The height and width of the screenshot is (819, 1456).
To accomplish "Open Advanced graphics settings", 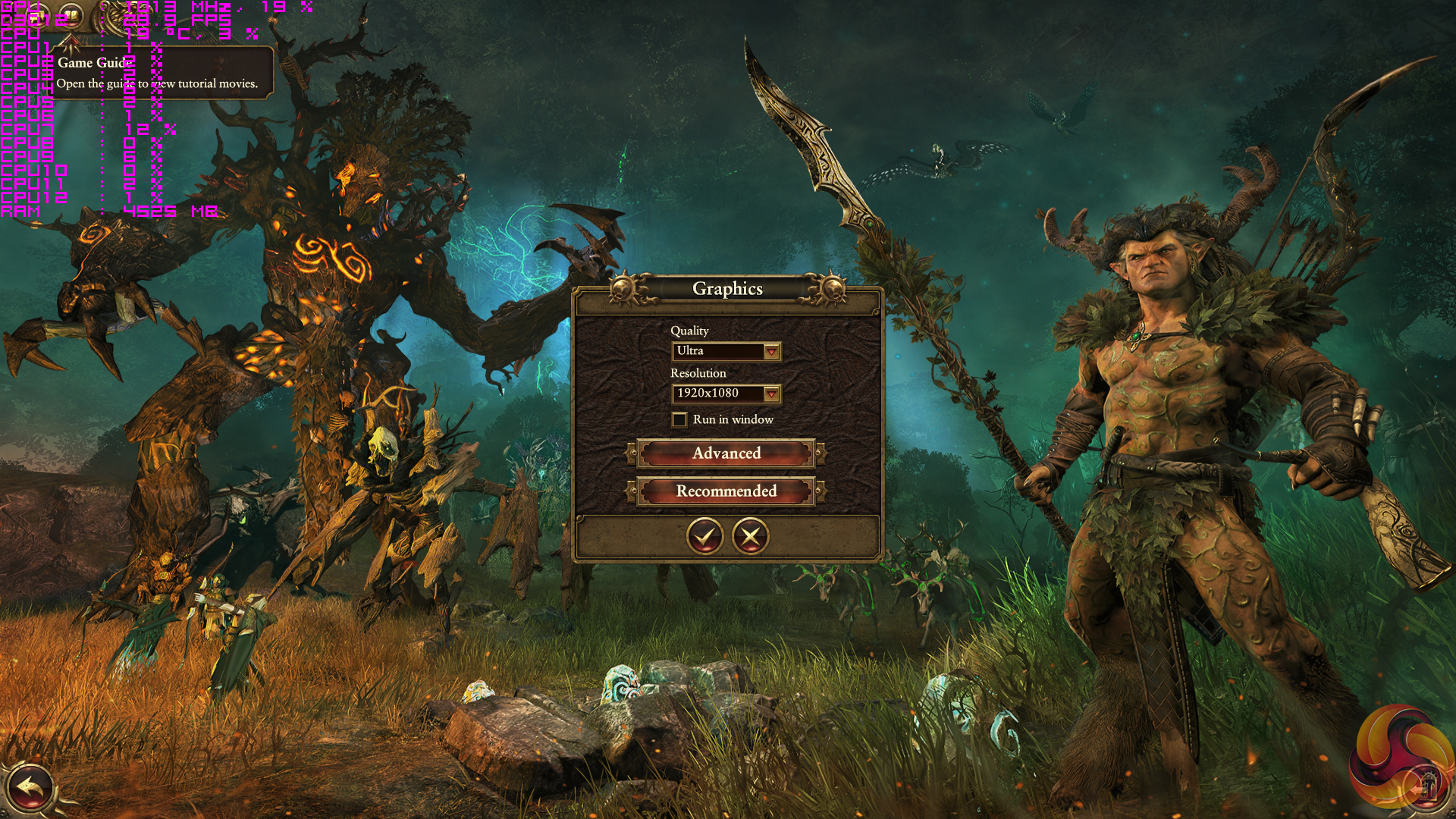I will tap(726, 453).
